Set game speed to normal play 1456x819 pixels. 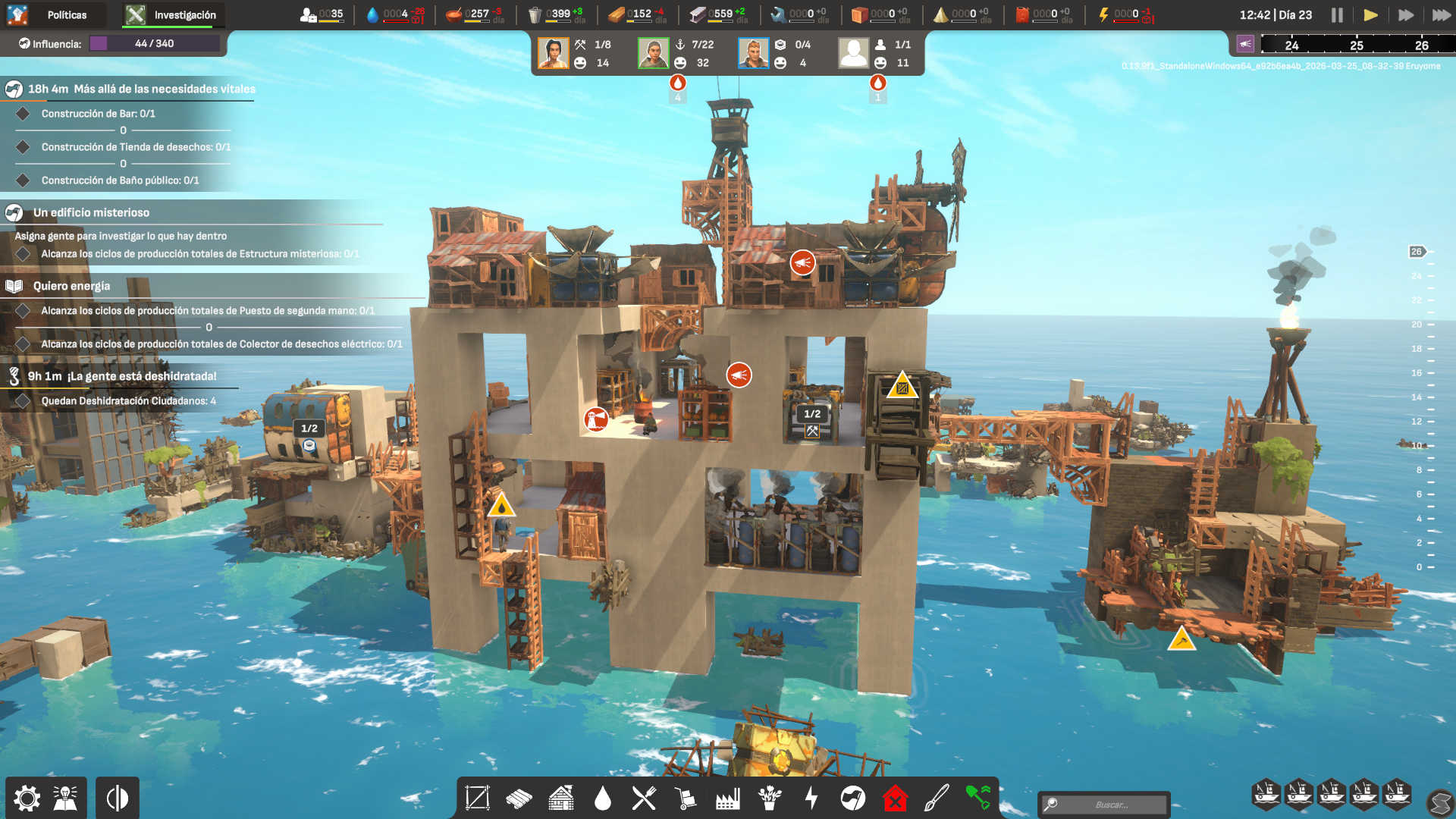(1370, 14)
